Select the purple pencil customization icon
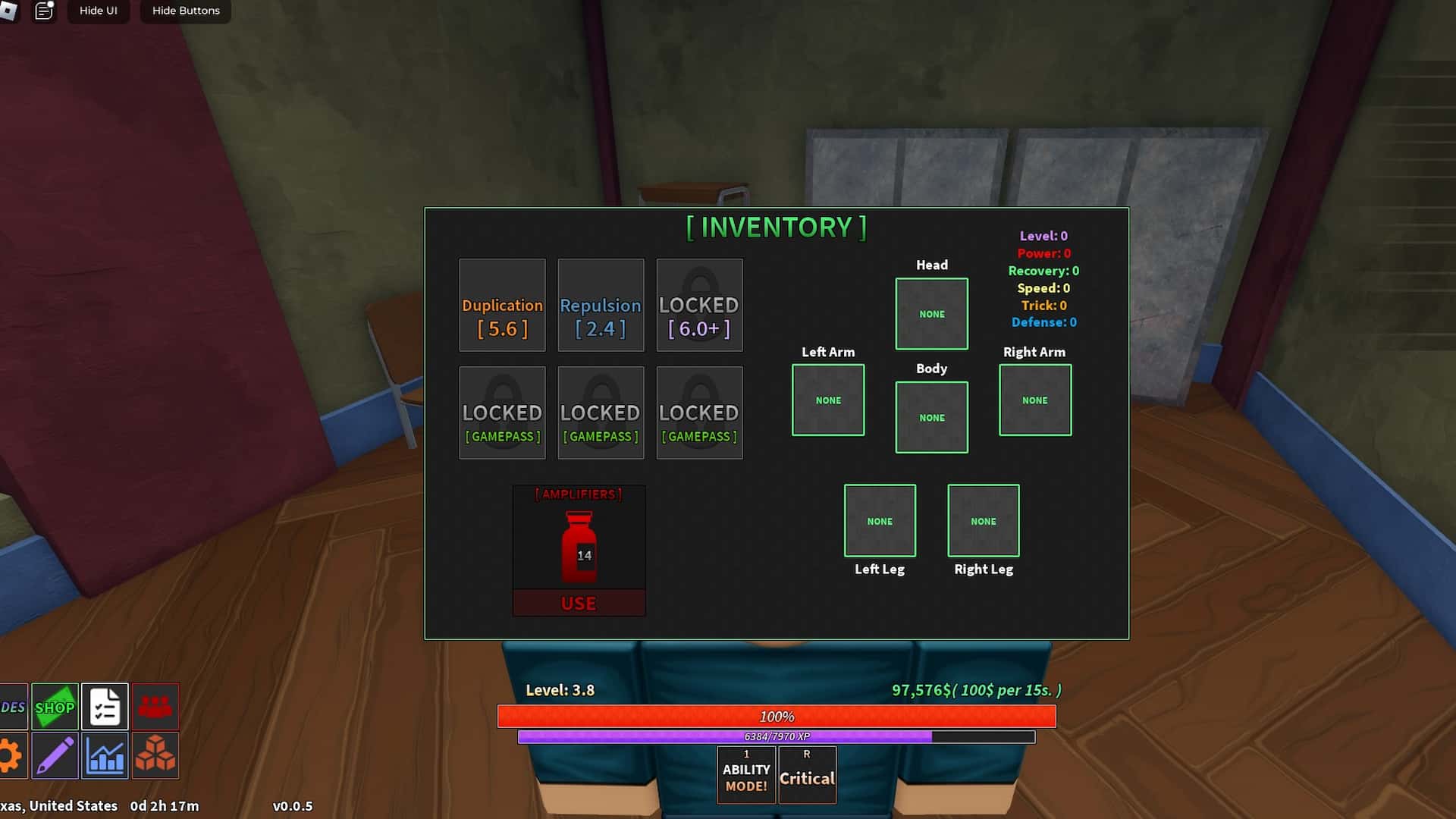Screen dimensions: 1456x819 pos(55,755)
